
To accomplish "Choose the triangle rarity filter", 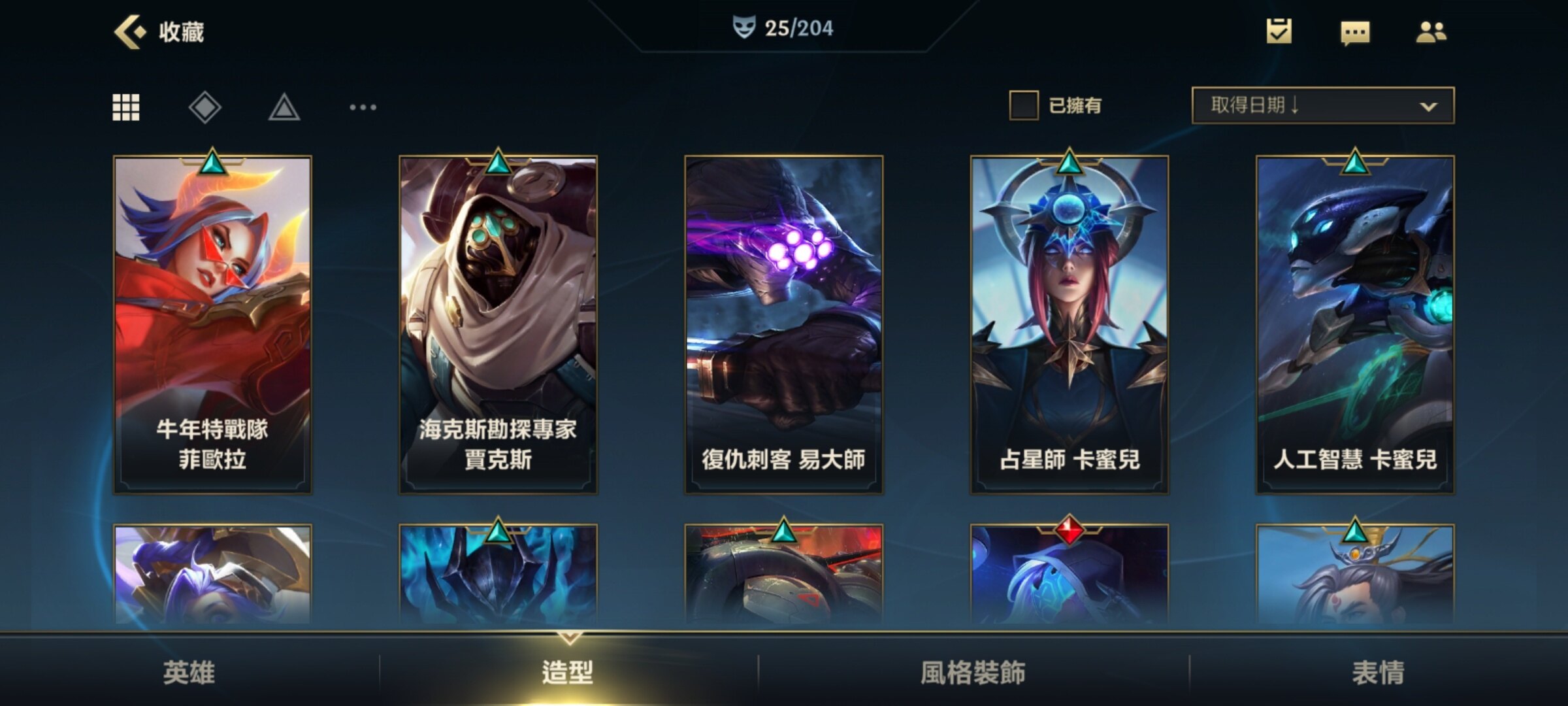I will tap(284, 108).
